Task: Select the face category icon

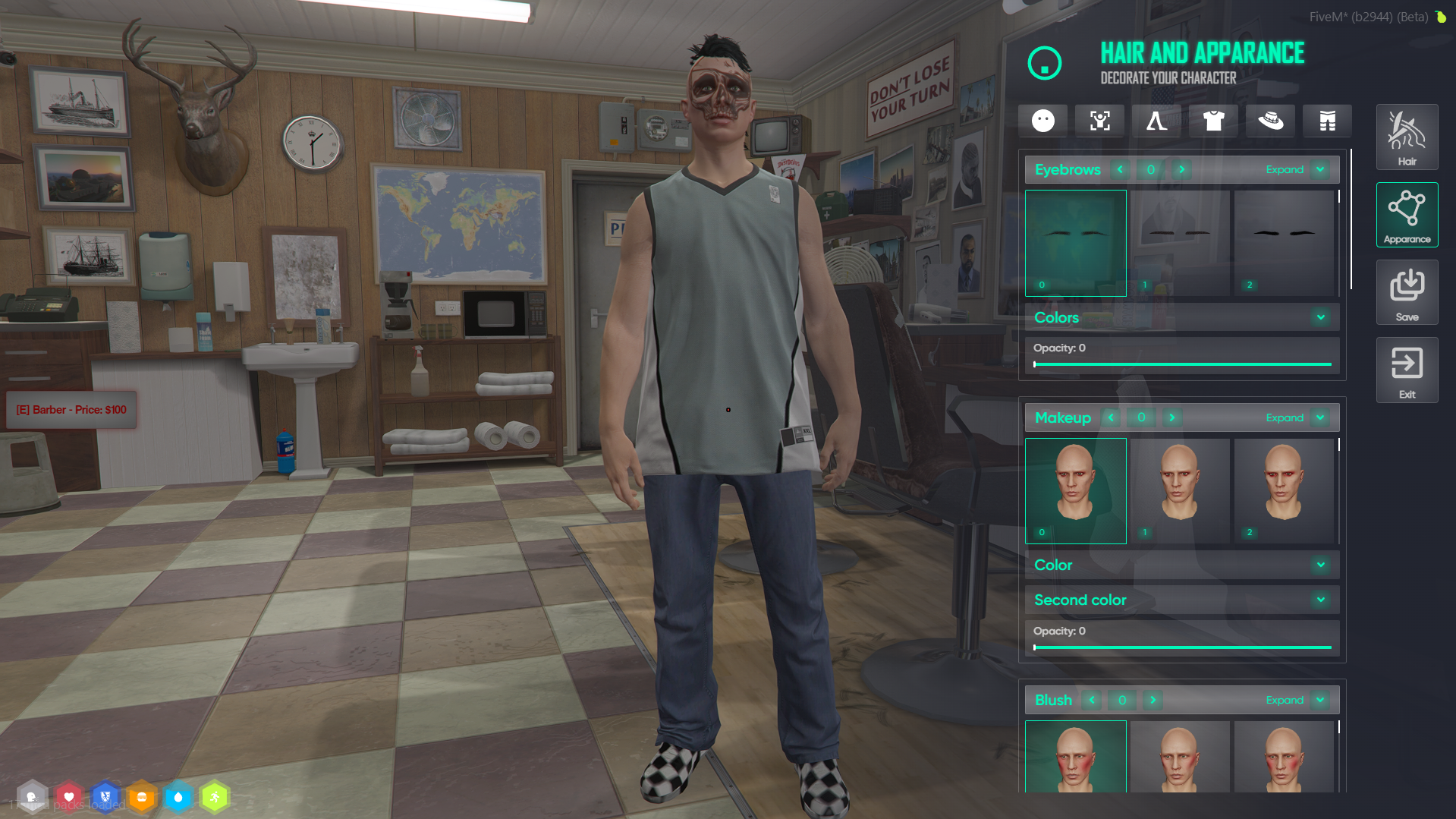Action: 1042,121
